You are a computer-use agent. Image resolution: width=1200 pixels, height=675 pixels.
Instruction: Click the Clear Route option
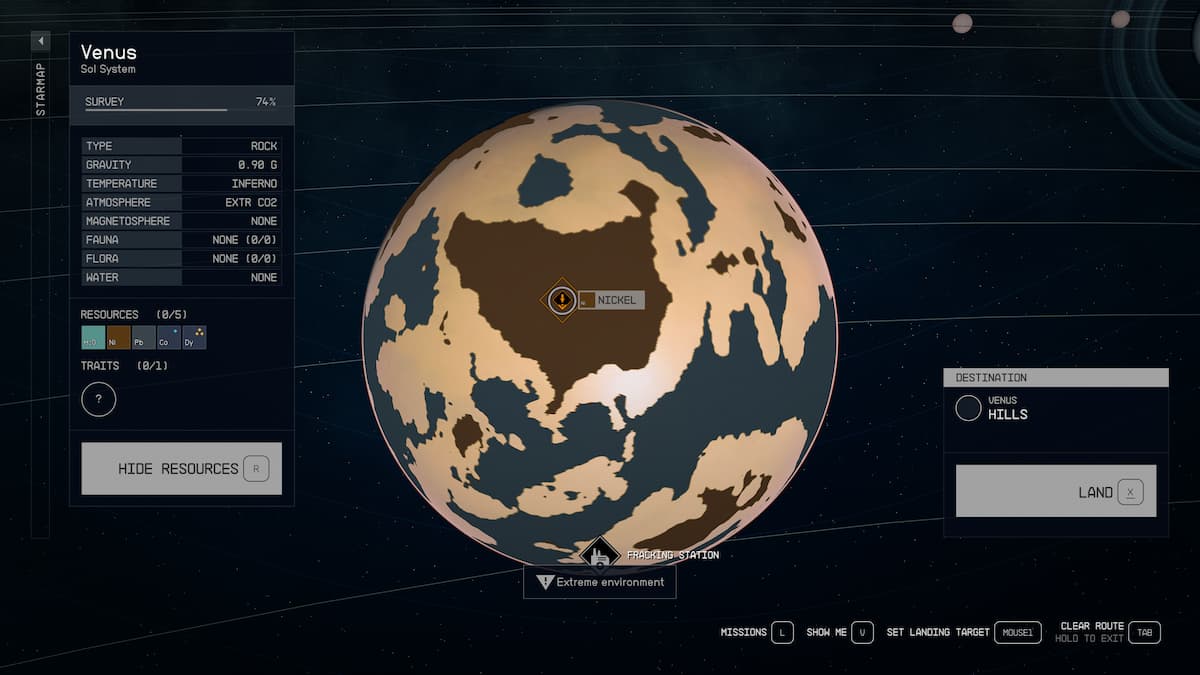[1110, 632]
